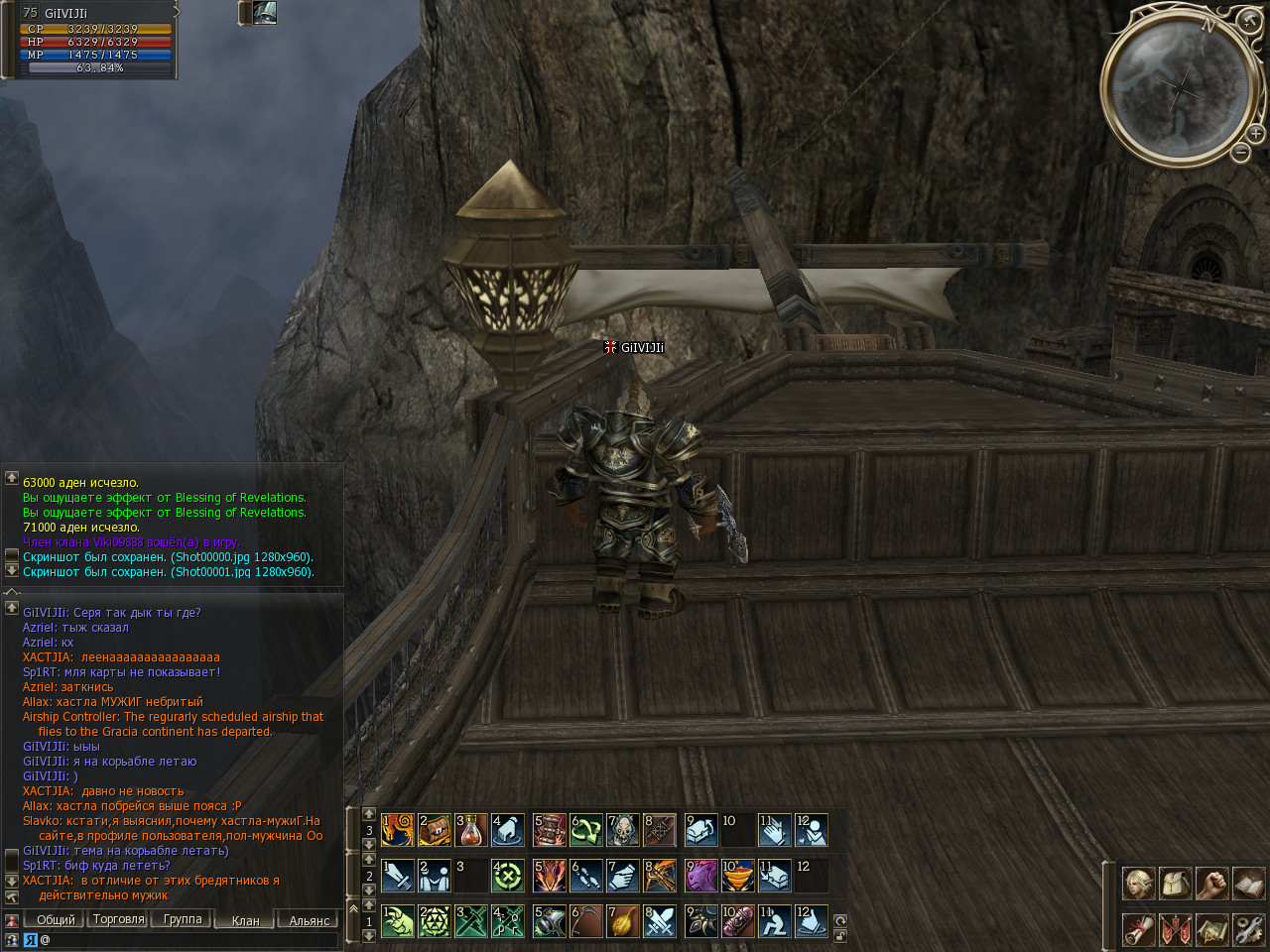Image resolution: width=1270 pixels, height=952 pixels.
Task: Open the system menu wrench icon
Action: click(1248, 929)
